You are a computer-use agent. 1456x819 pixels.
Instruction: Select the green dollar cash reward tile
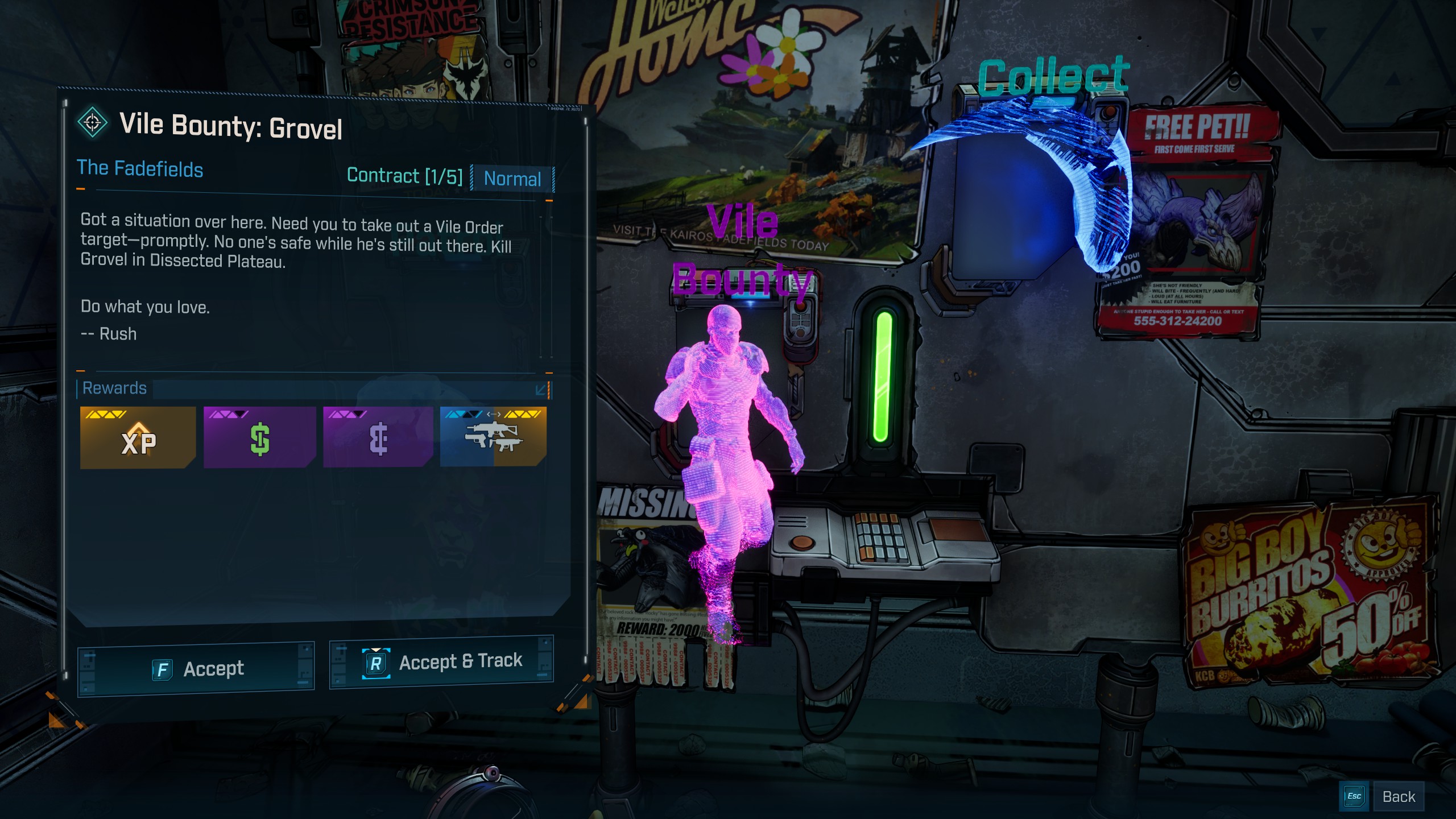pyautogui.click(x=259, y=437)
